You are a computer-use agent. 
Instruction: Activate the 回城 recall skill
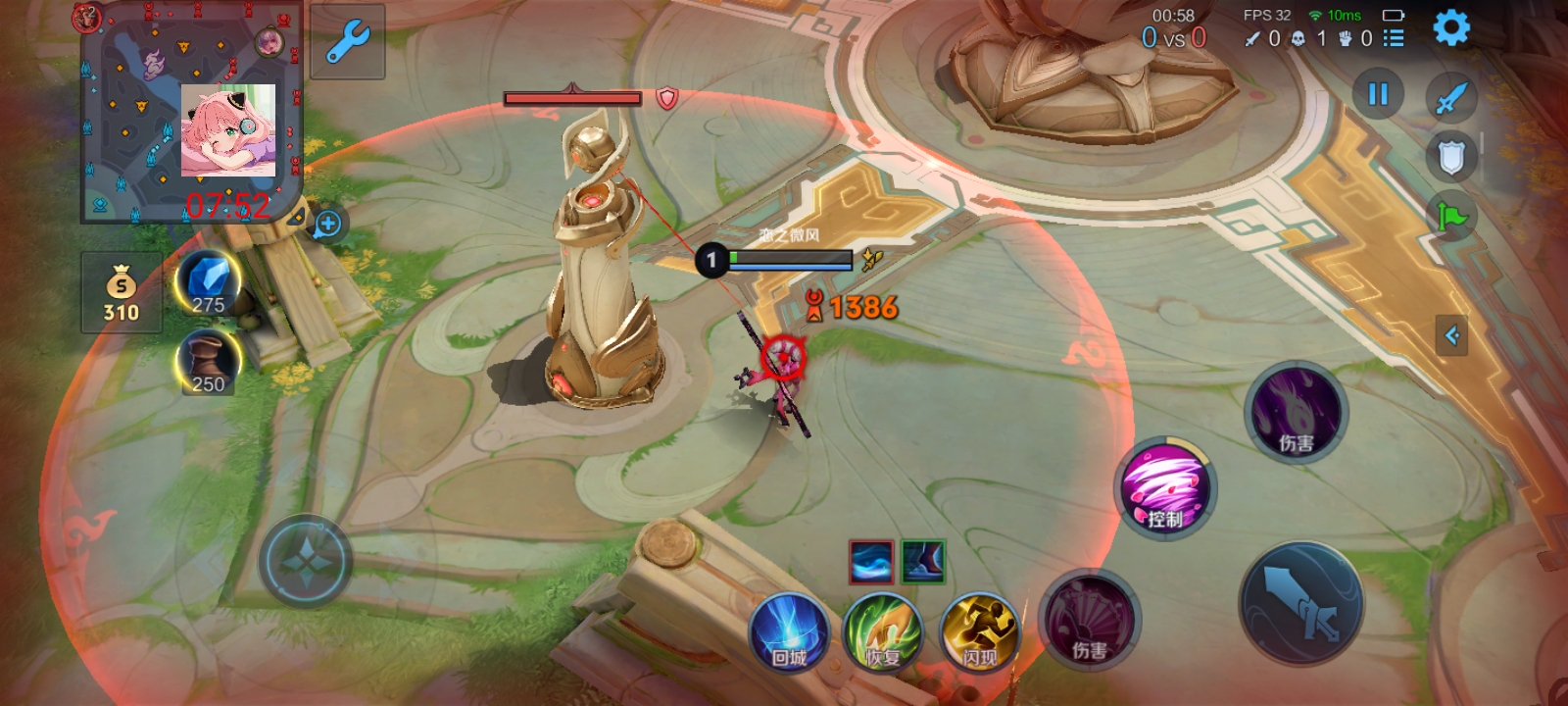tap(789, 632)
